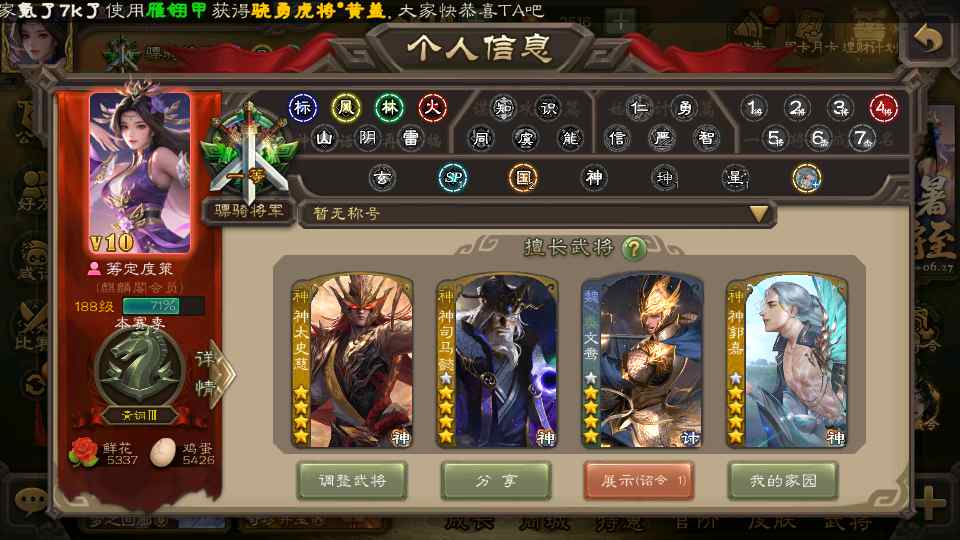Select the blue 标 badge icon
The width and height of the screenshot is (960, 540).
303,107
